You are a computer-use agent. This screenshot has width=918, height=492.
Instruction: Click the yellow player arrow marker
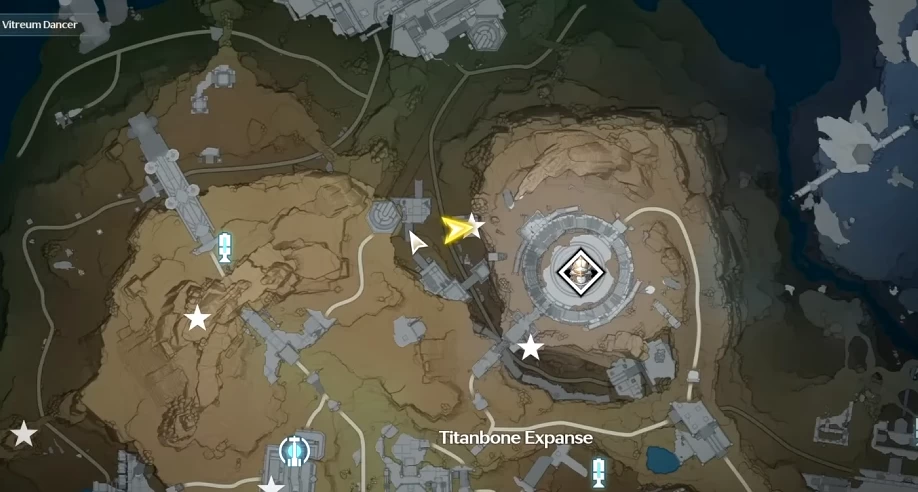point(458,231)
